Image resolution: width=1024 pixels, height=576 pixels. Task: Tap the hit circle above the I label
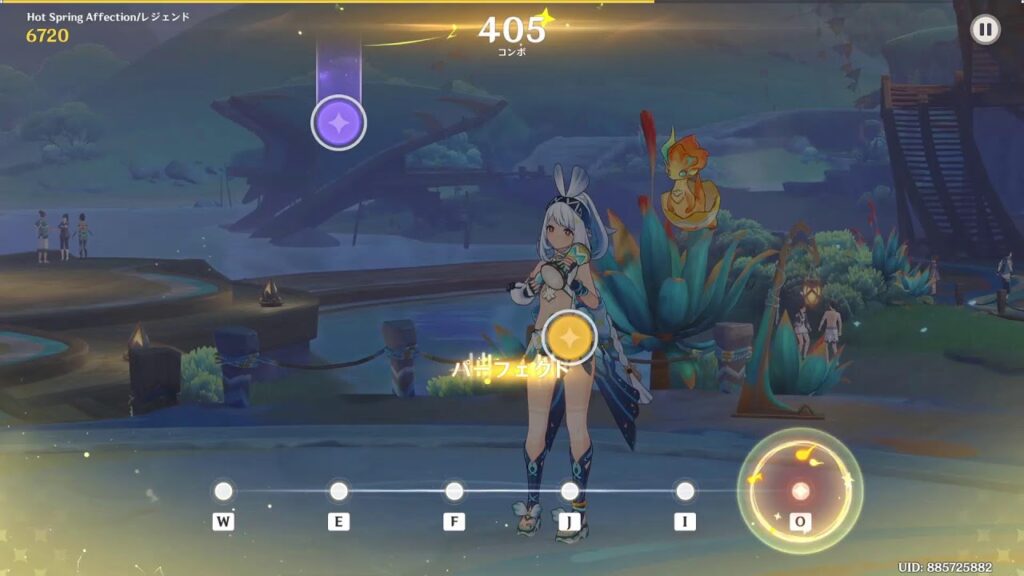[x=685, y=491]
